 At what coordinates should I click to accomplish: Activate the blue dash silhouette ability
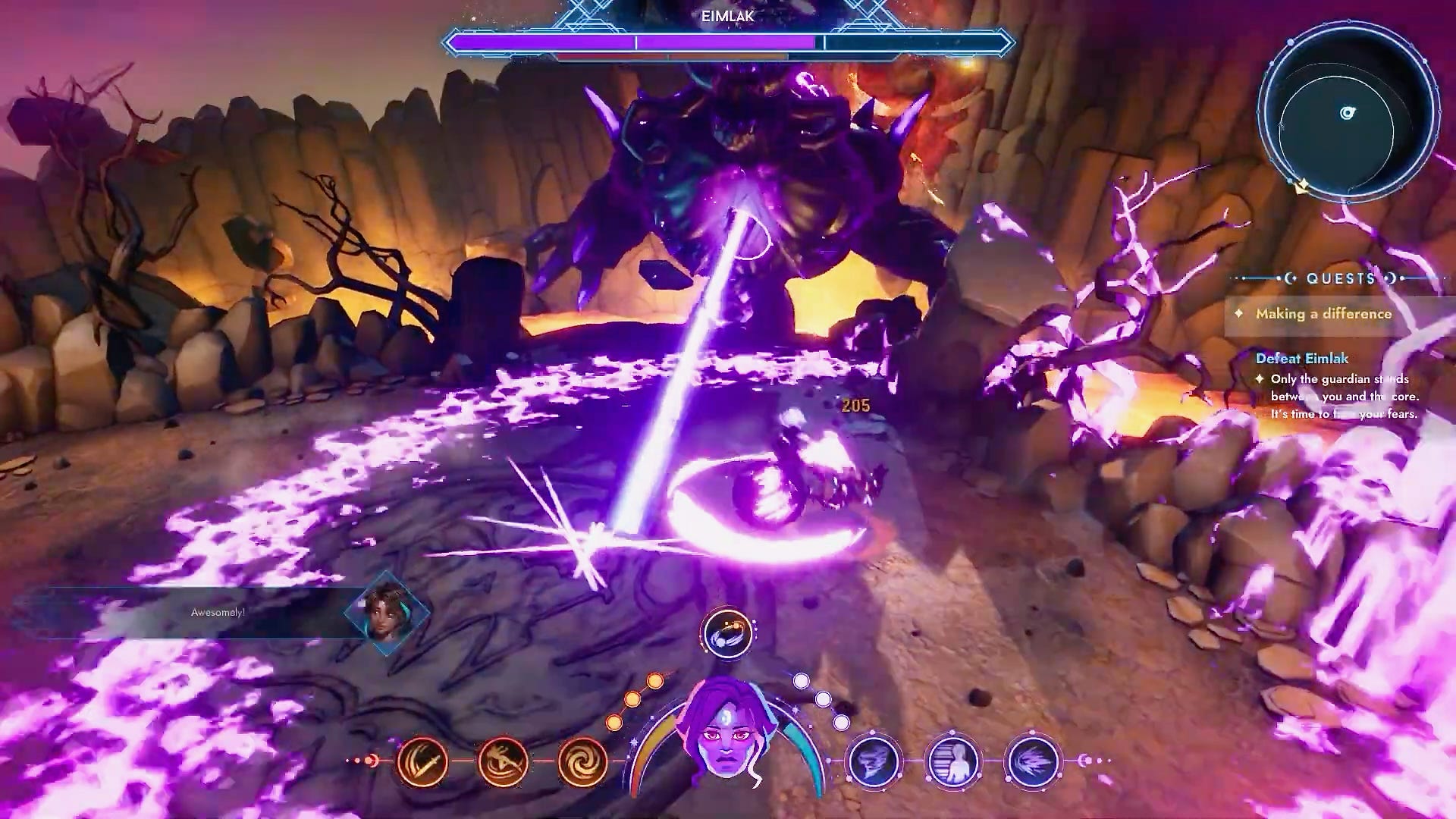953,761
